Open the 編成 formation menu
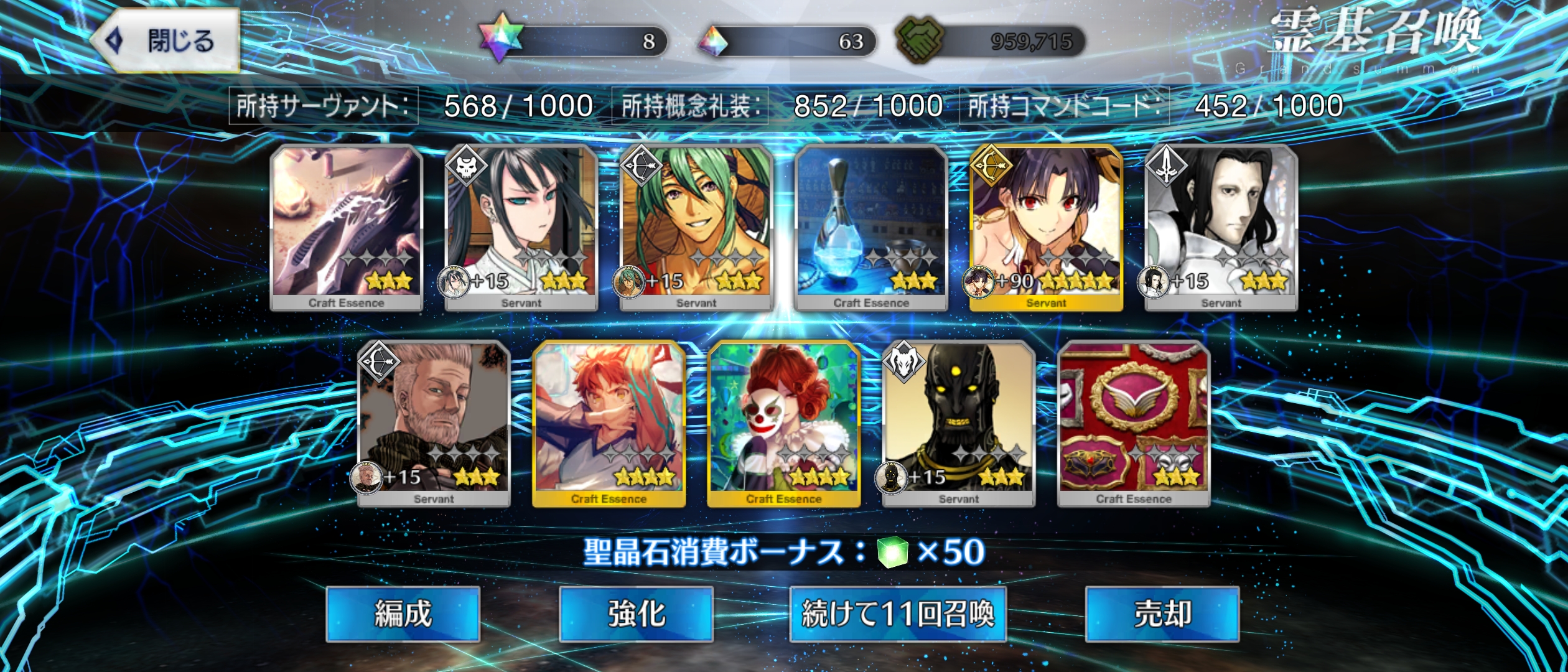Image resolution: width=1568 pixels, height=672 pixels. point(403,614)
